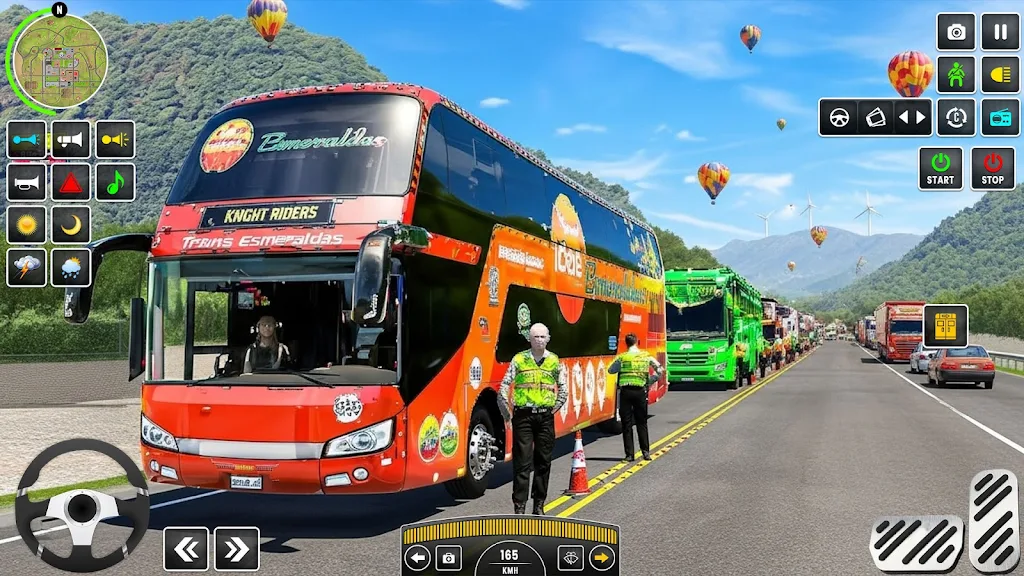Stop the engine with STOP button
Viewport: 1024px width, 576px height.
click(992, 168)
